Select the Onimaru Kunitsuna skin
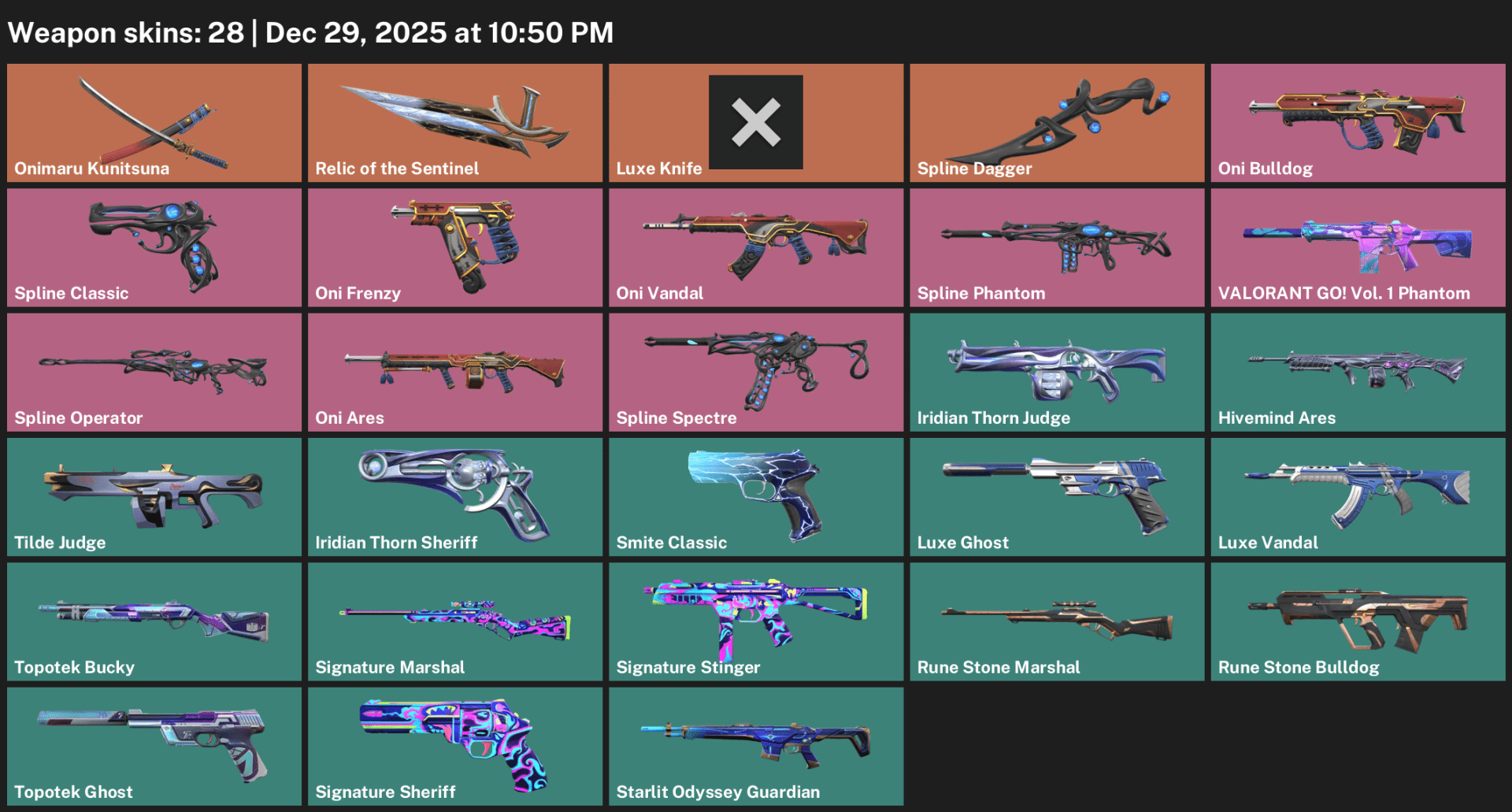The height and width of the screenshot is (812, 1512). click(154, 122)
